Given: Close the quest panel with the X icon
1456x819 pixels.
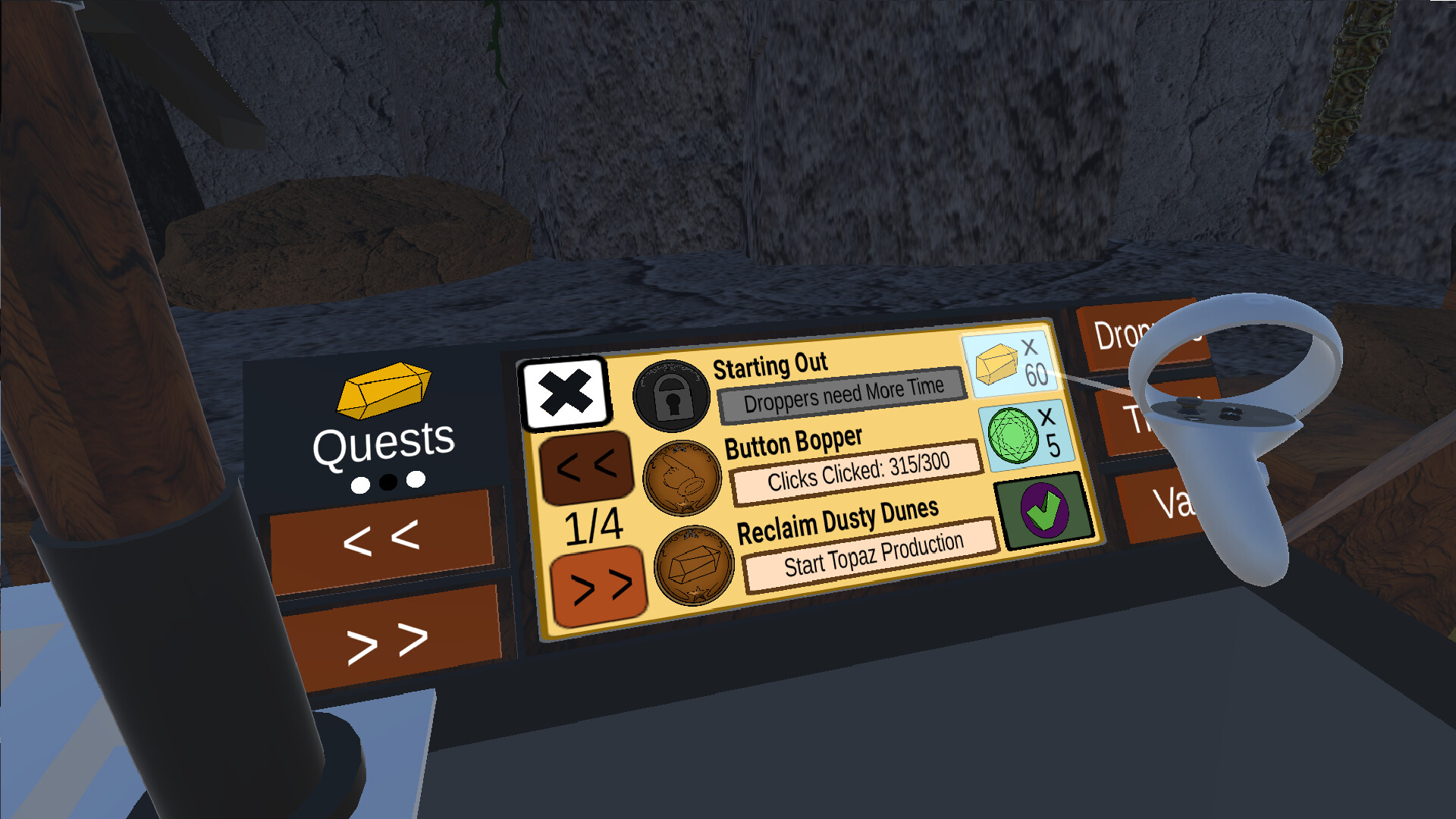Looking at the screenshot, I should pyautogui.click(x=567, y=391).
